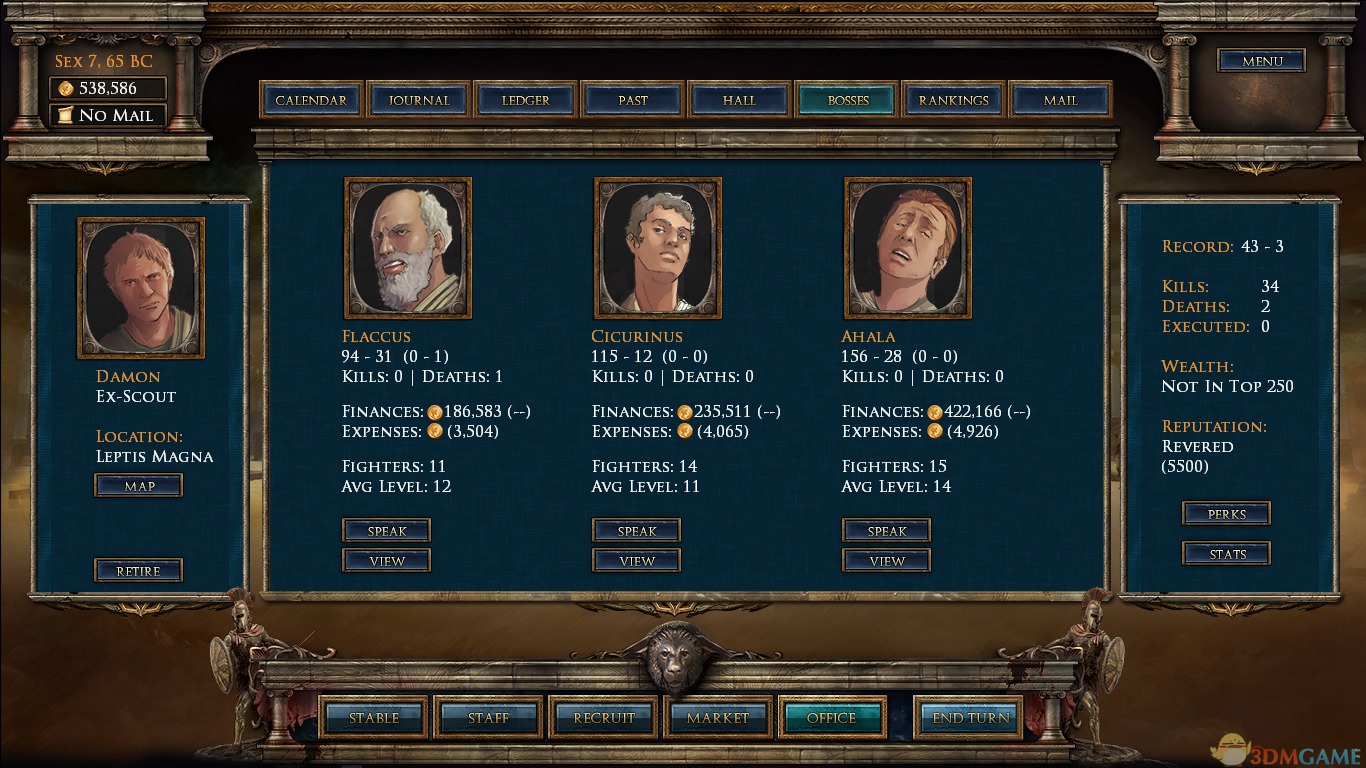This screenshot has width=1366, height=768.
Task: Switch to the Hall tab
Action: click(x=740, y=100)
